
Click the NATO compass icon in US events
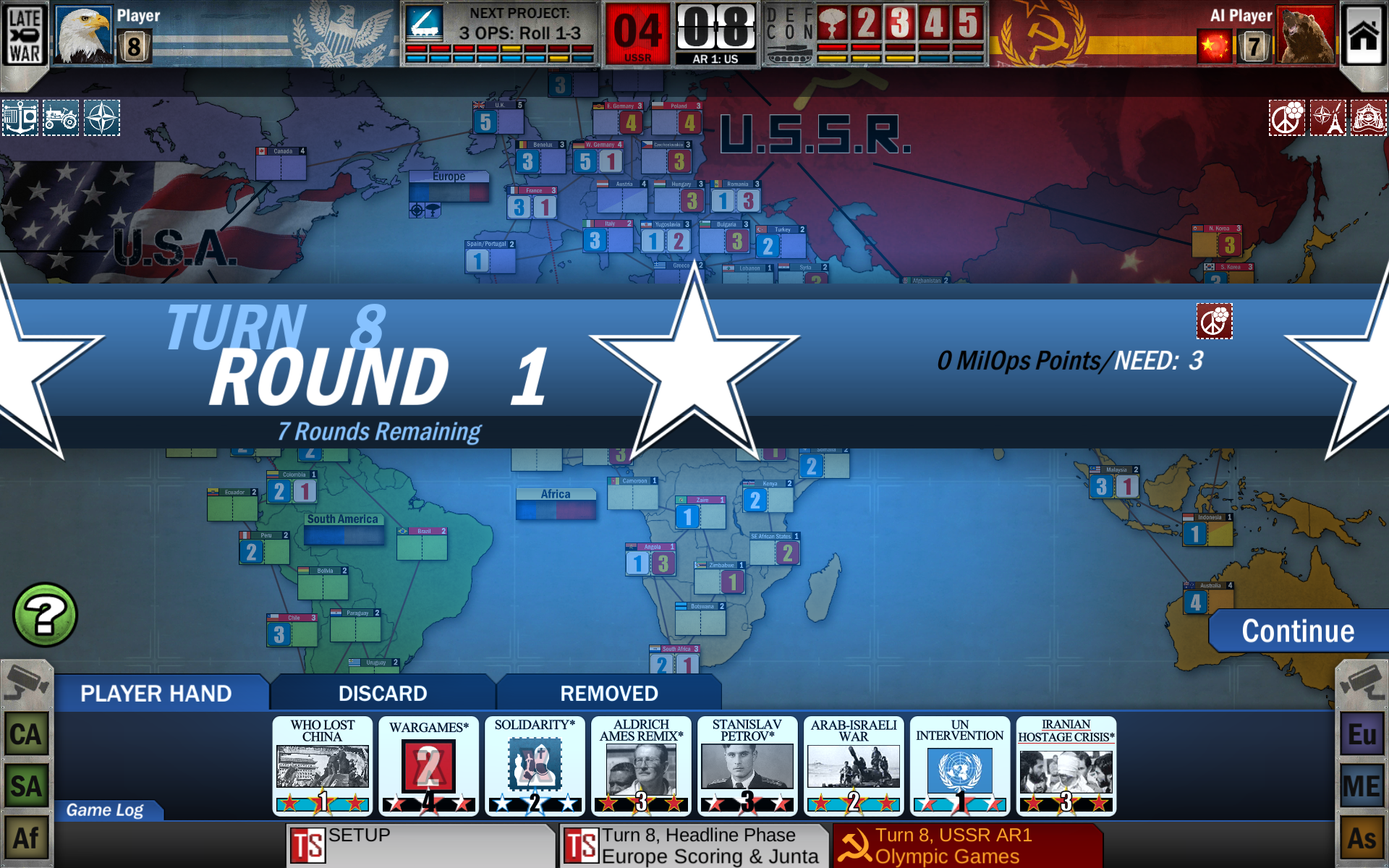point(101,118)
